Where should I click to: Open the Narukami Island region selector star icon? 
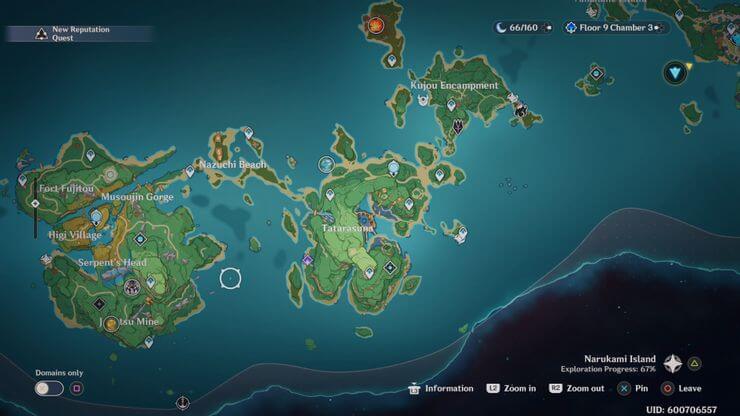(x=673, y=364)
